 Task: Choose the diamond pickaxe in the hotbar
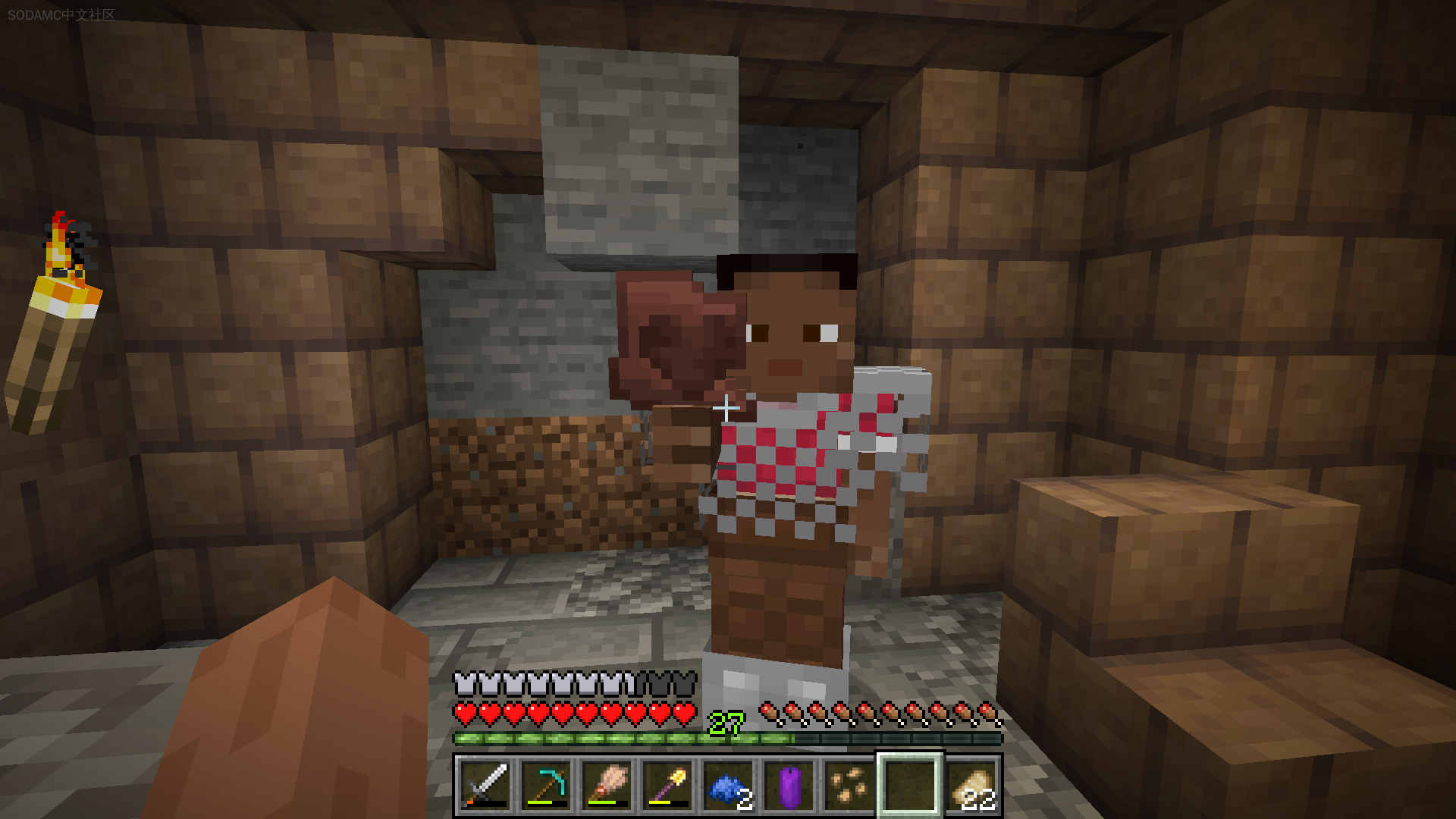tap(546, 786)
